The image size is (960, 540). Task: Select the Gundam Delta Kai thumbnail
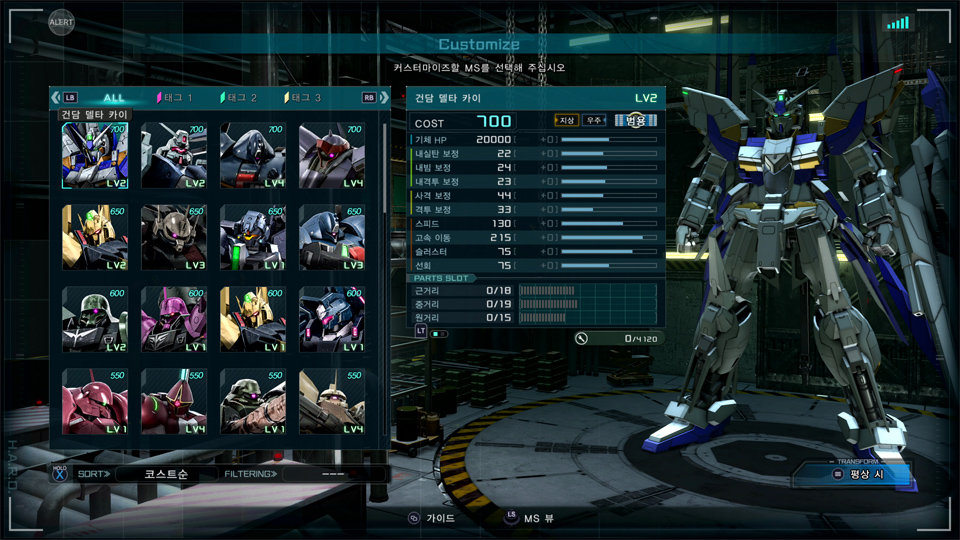point(95,156)
